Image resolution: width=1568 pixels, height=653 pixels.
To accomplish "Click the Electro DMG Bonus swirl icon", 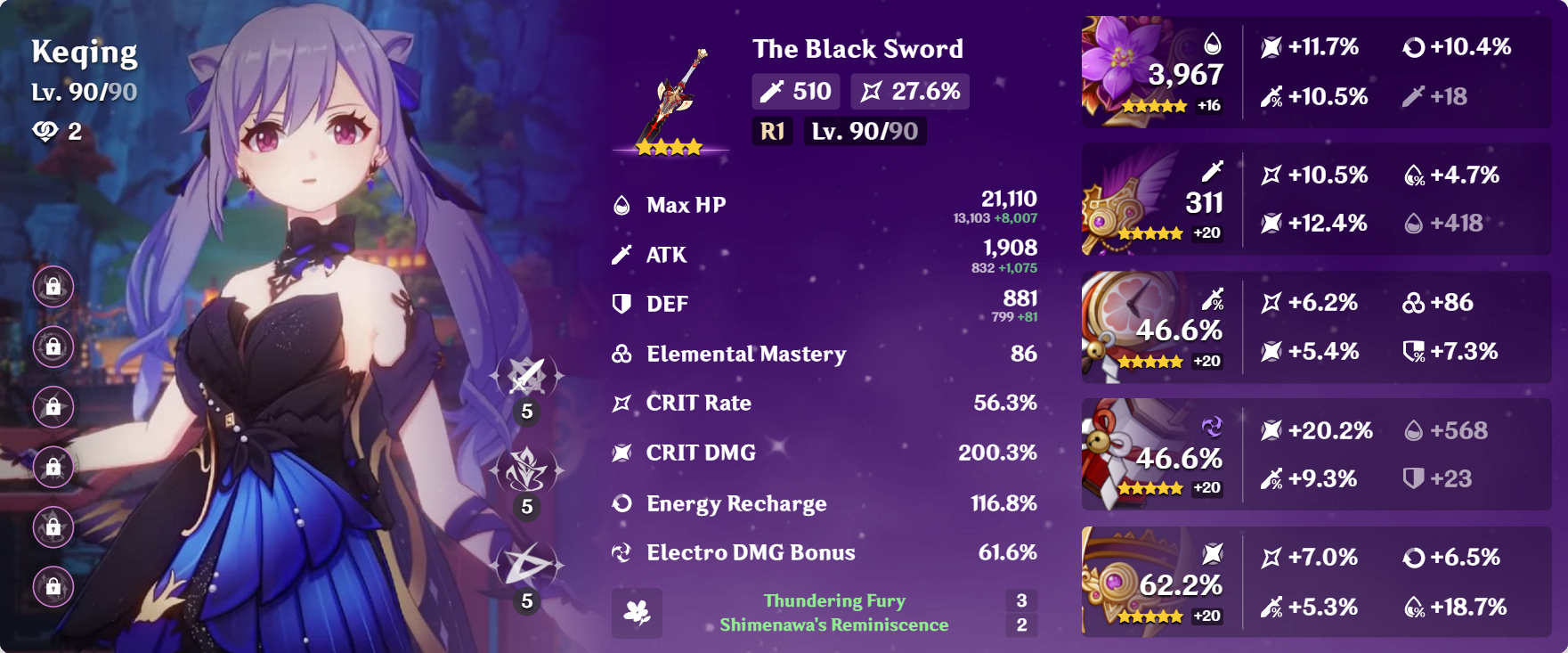I will click(x=622, y=552).
